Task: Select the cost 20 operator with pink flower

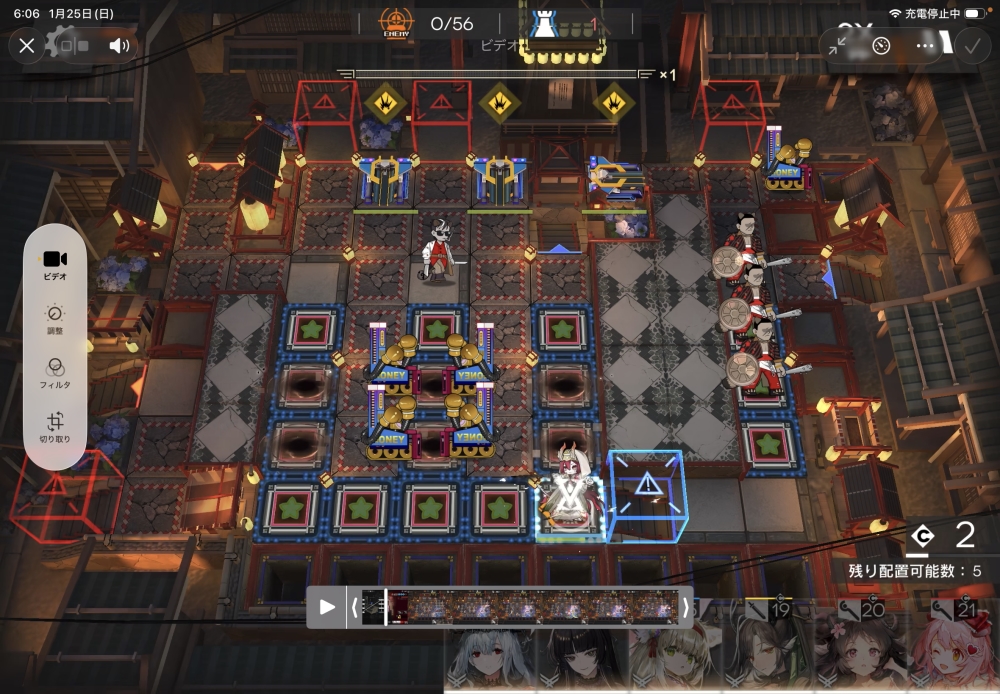Action: point(860,648)
